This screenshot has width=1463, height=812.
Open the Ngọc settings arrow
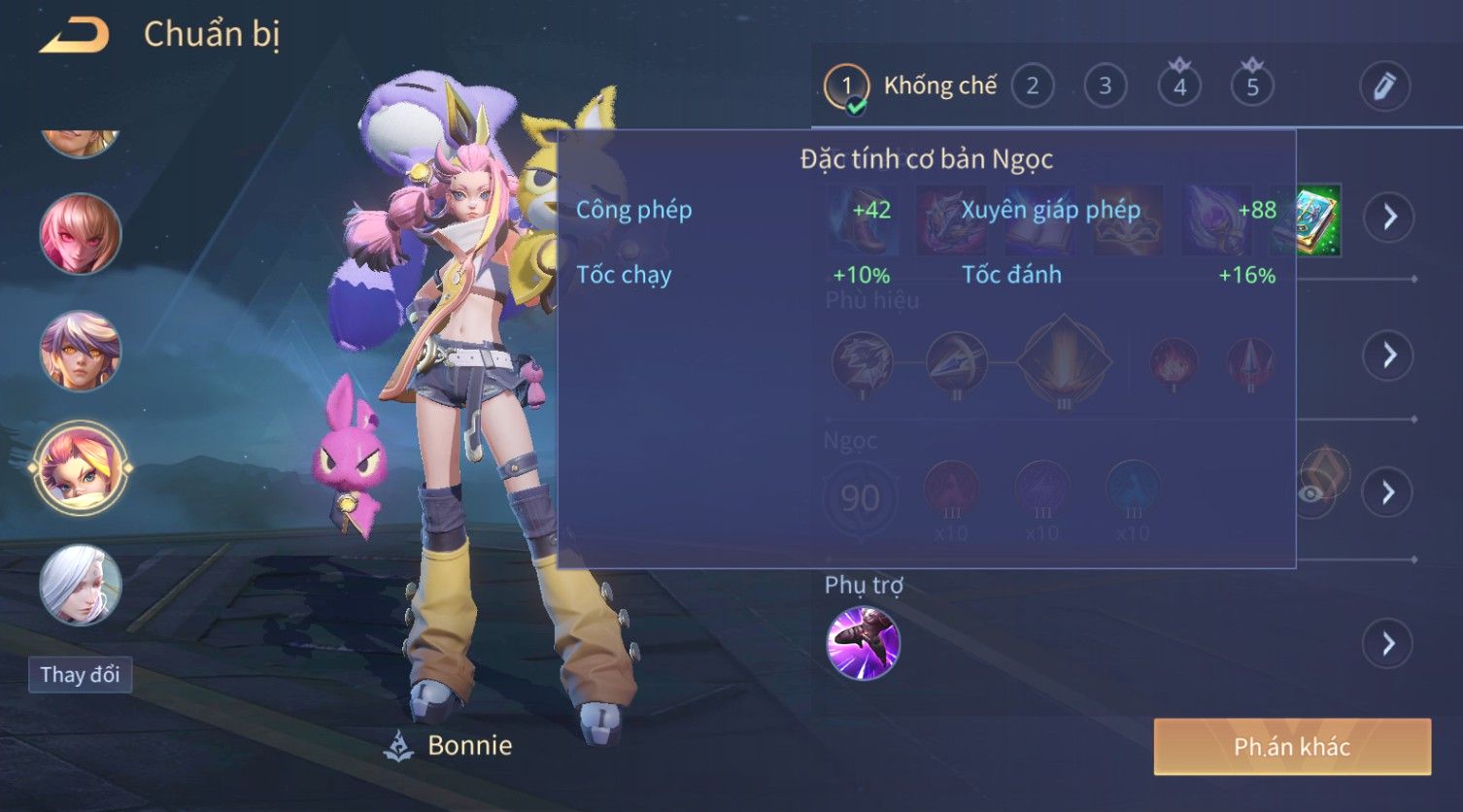[1389, 492]
